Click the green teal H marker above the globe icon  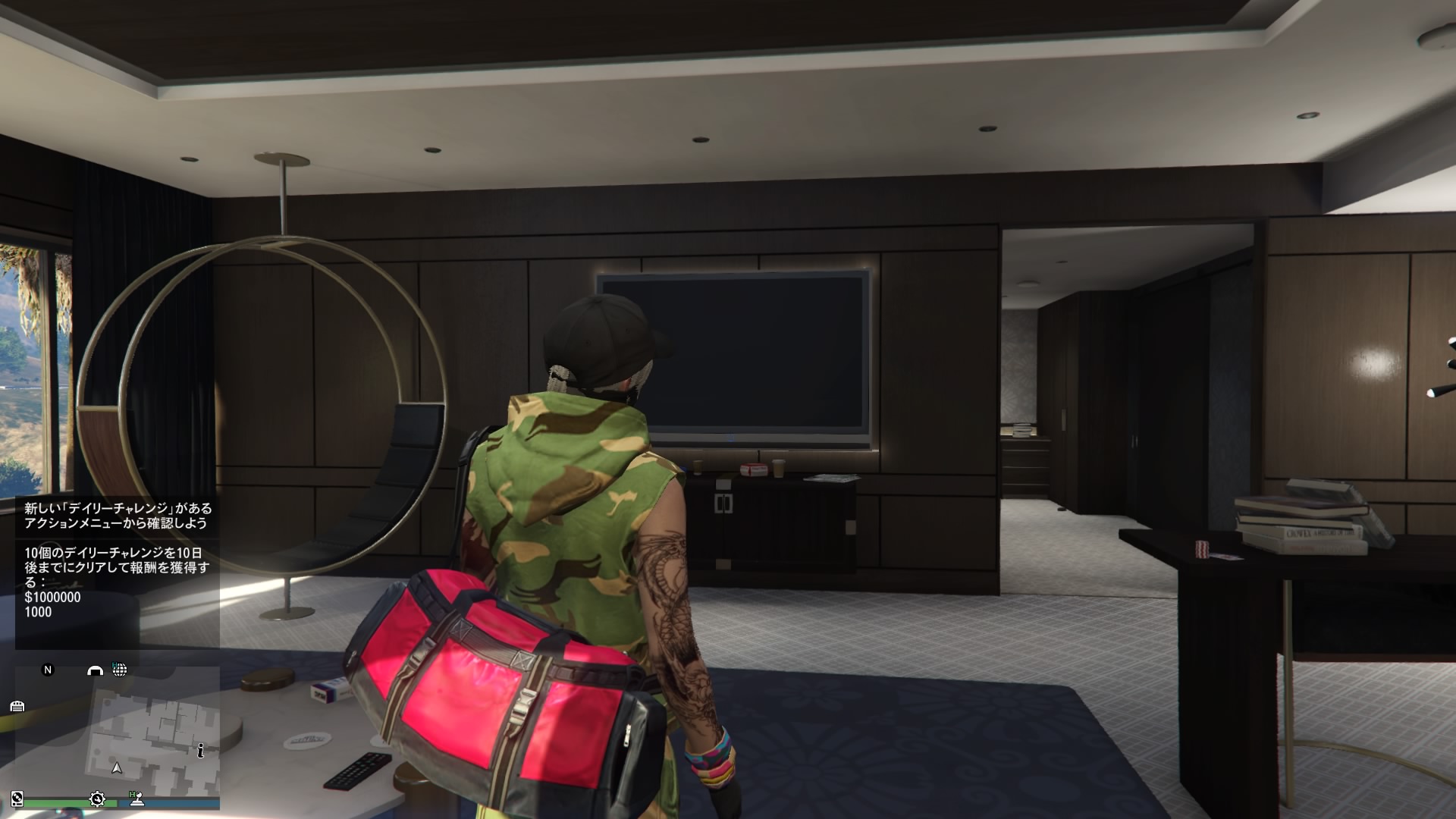click(x=115, y=664)
